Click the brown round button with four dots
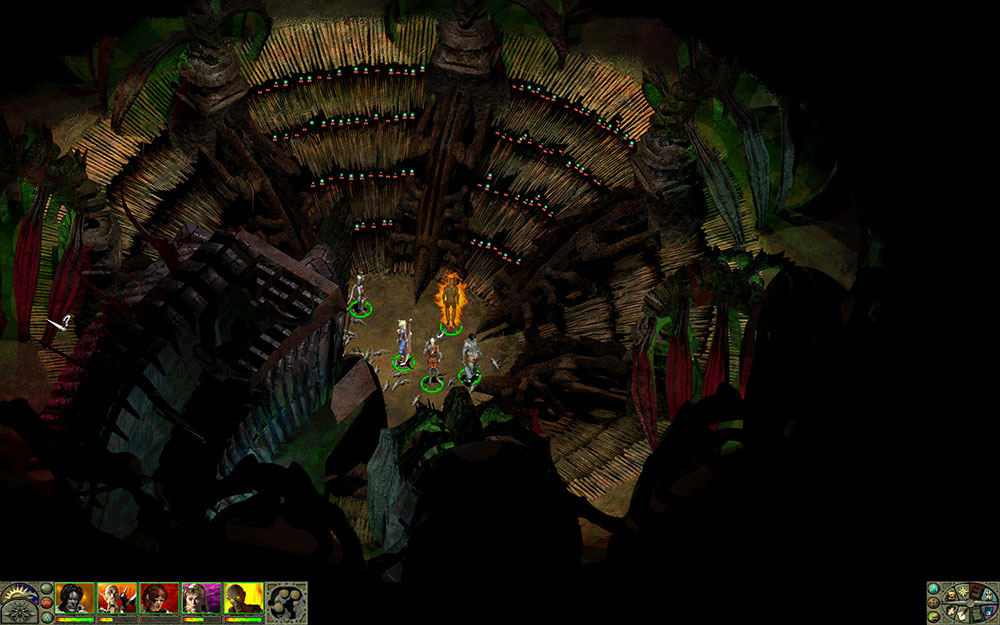The height and width of the screenshot is (625, 1000). 934,603
